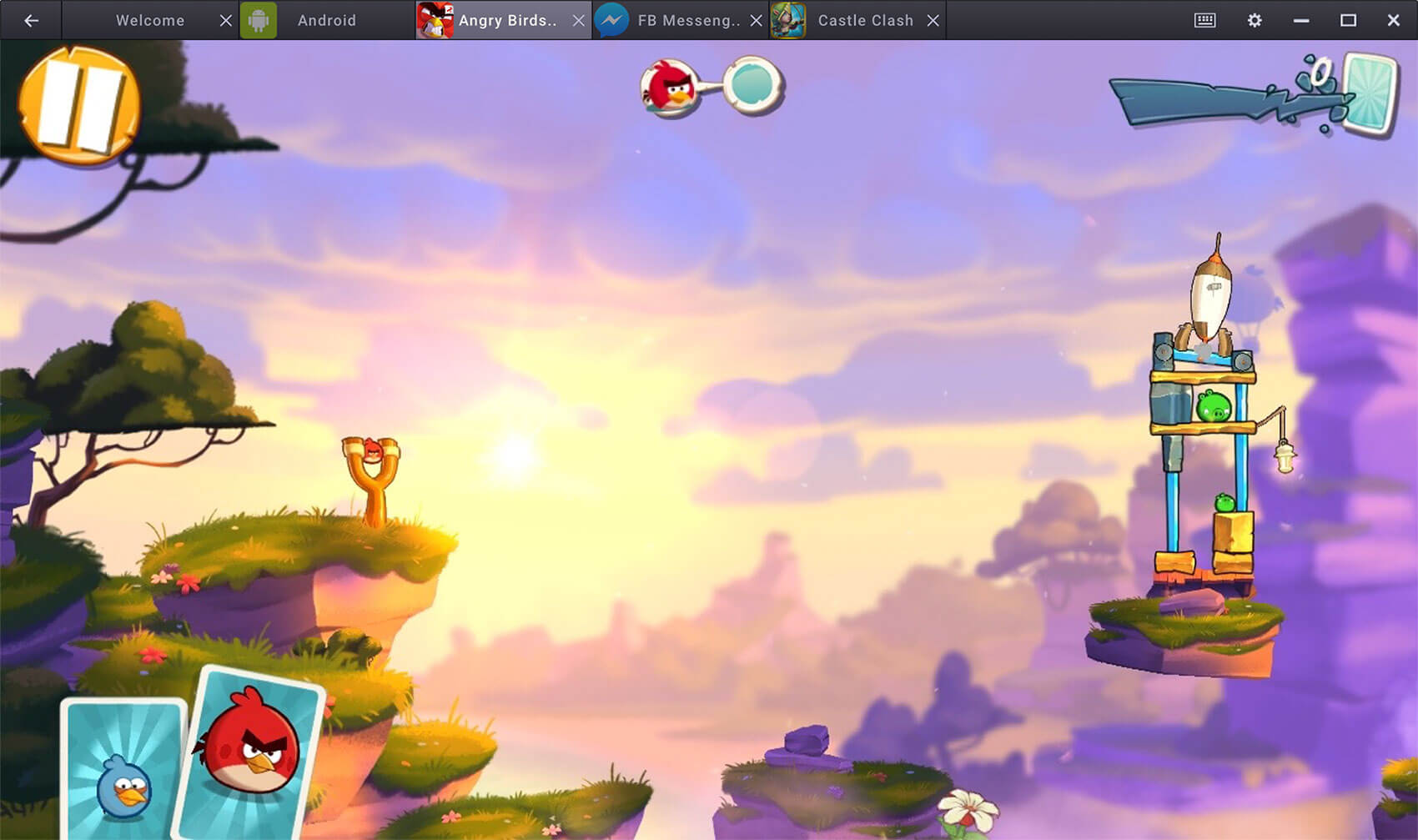Open emulator settings gear
The image size is (1418, 840).
[x=1254, y=20]
